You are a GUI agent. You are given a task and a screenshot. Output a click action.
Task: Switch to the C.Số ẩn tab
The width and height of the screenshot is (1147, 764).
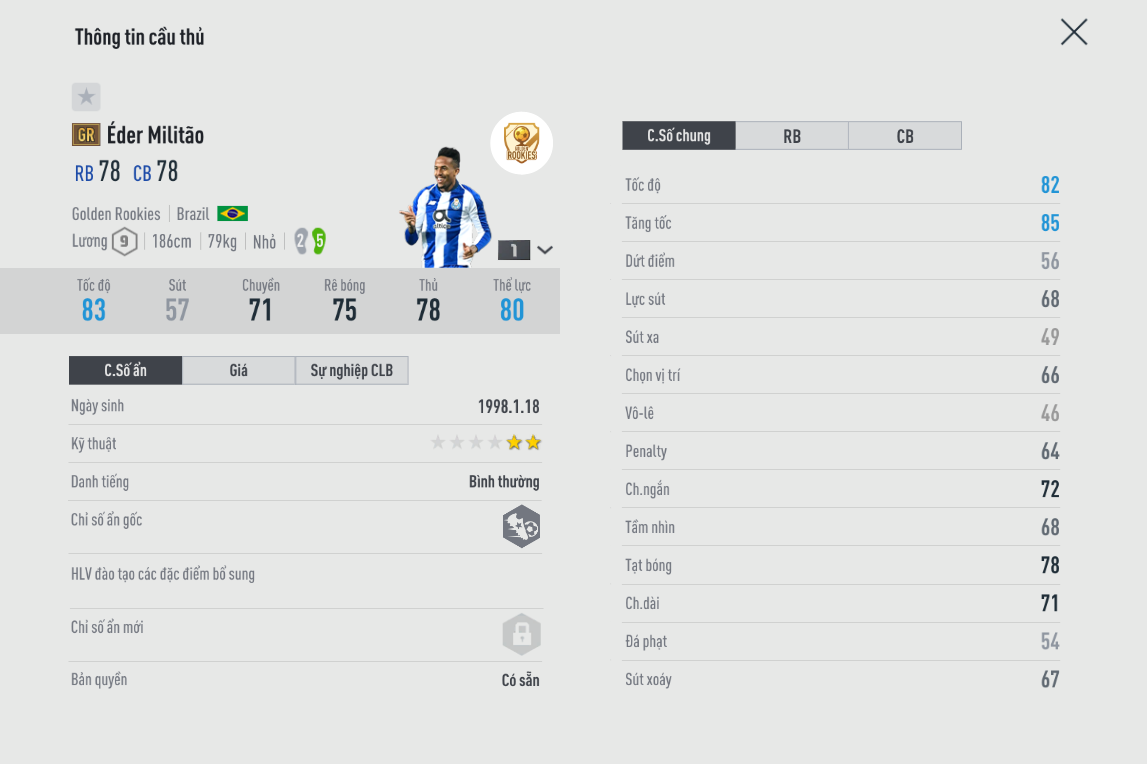[x=126, y=371]
